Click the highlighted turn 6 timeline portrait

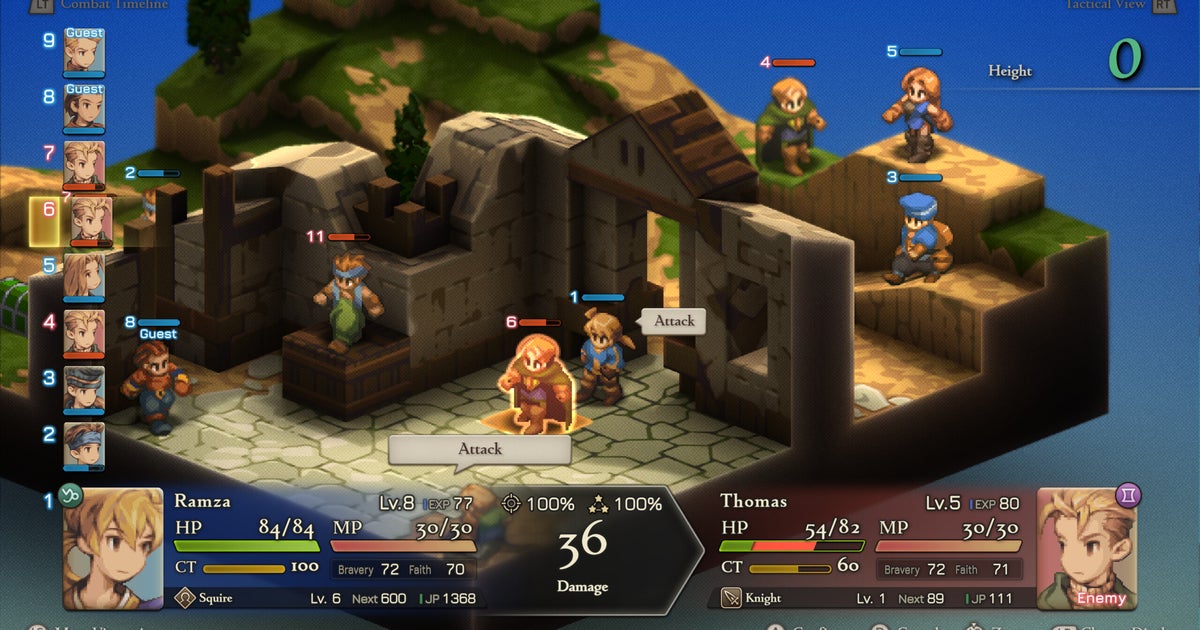(90, 221)
